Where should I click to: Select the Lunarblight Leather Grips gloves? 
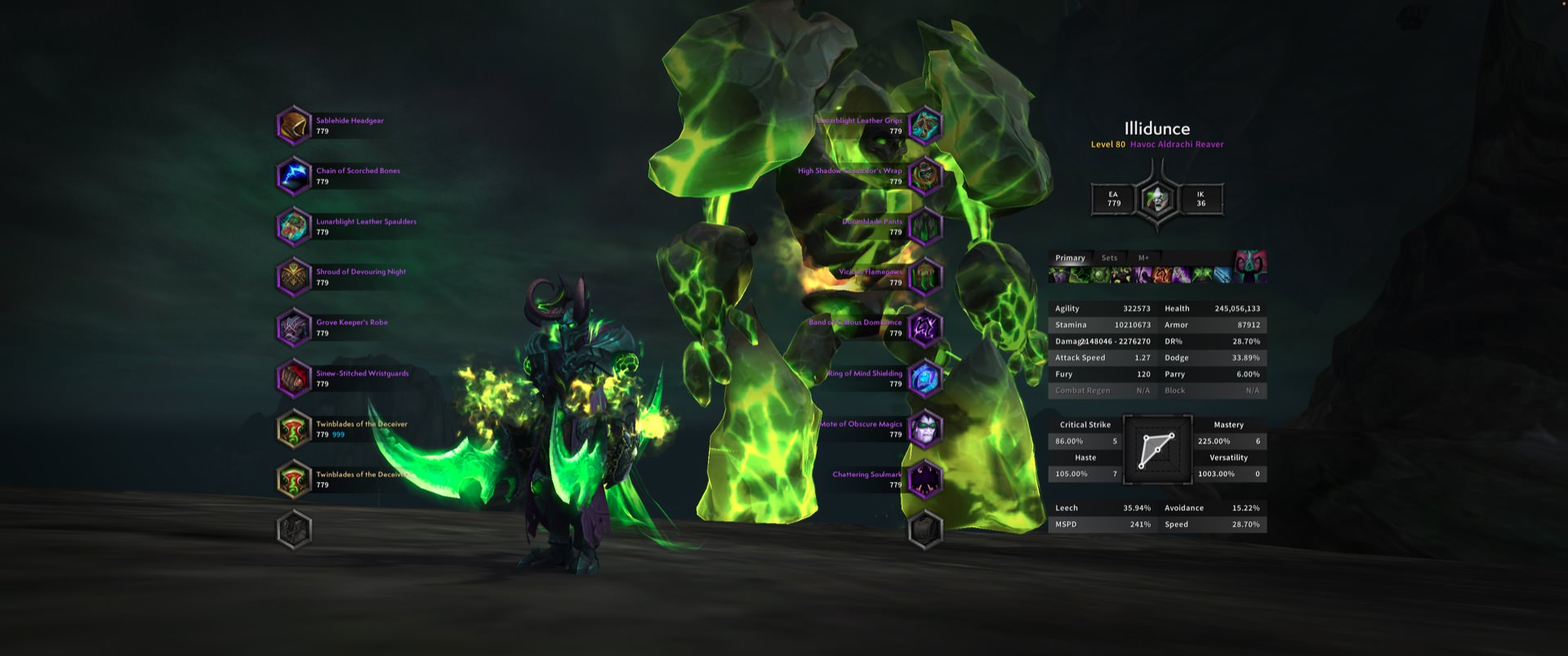click(925, 126)
